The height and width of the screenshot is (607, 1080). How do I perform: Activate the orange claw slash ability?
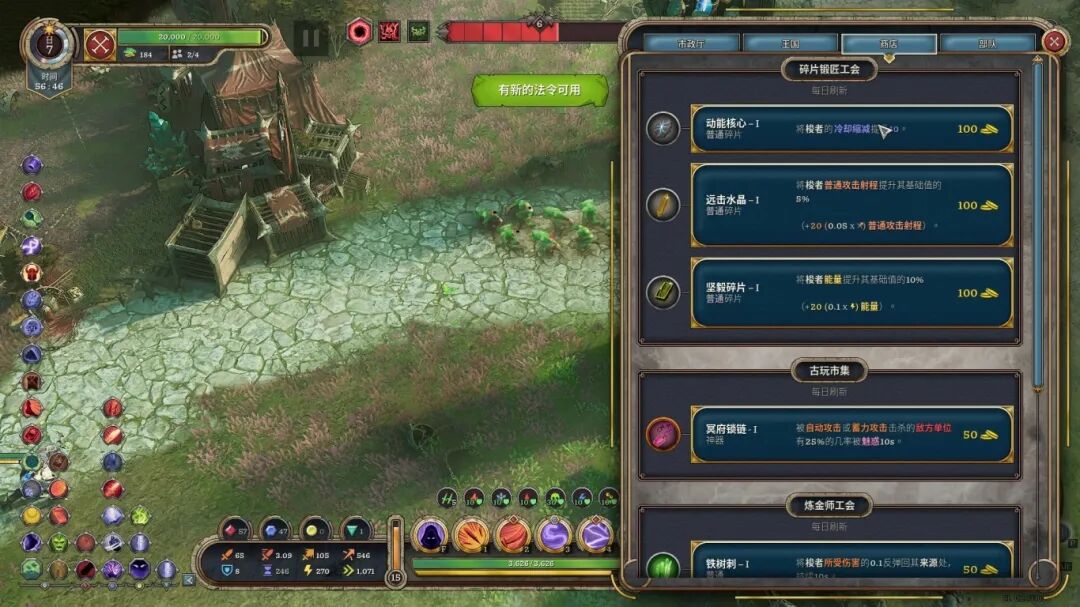point(471,536)
